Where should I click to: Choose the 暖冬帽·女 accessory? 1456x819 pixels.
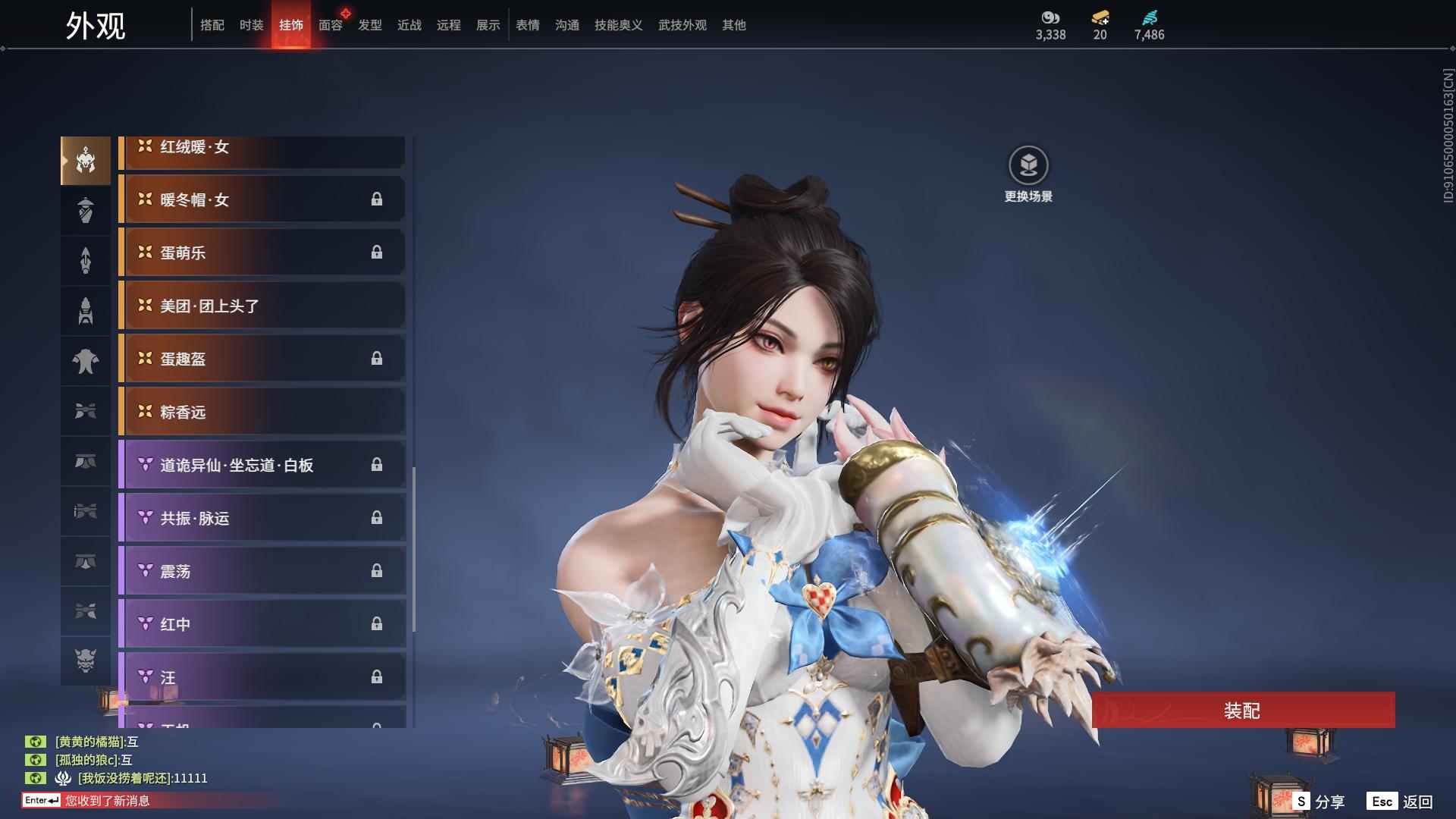pyautogui.click(x=262, y=199)
